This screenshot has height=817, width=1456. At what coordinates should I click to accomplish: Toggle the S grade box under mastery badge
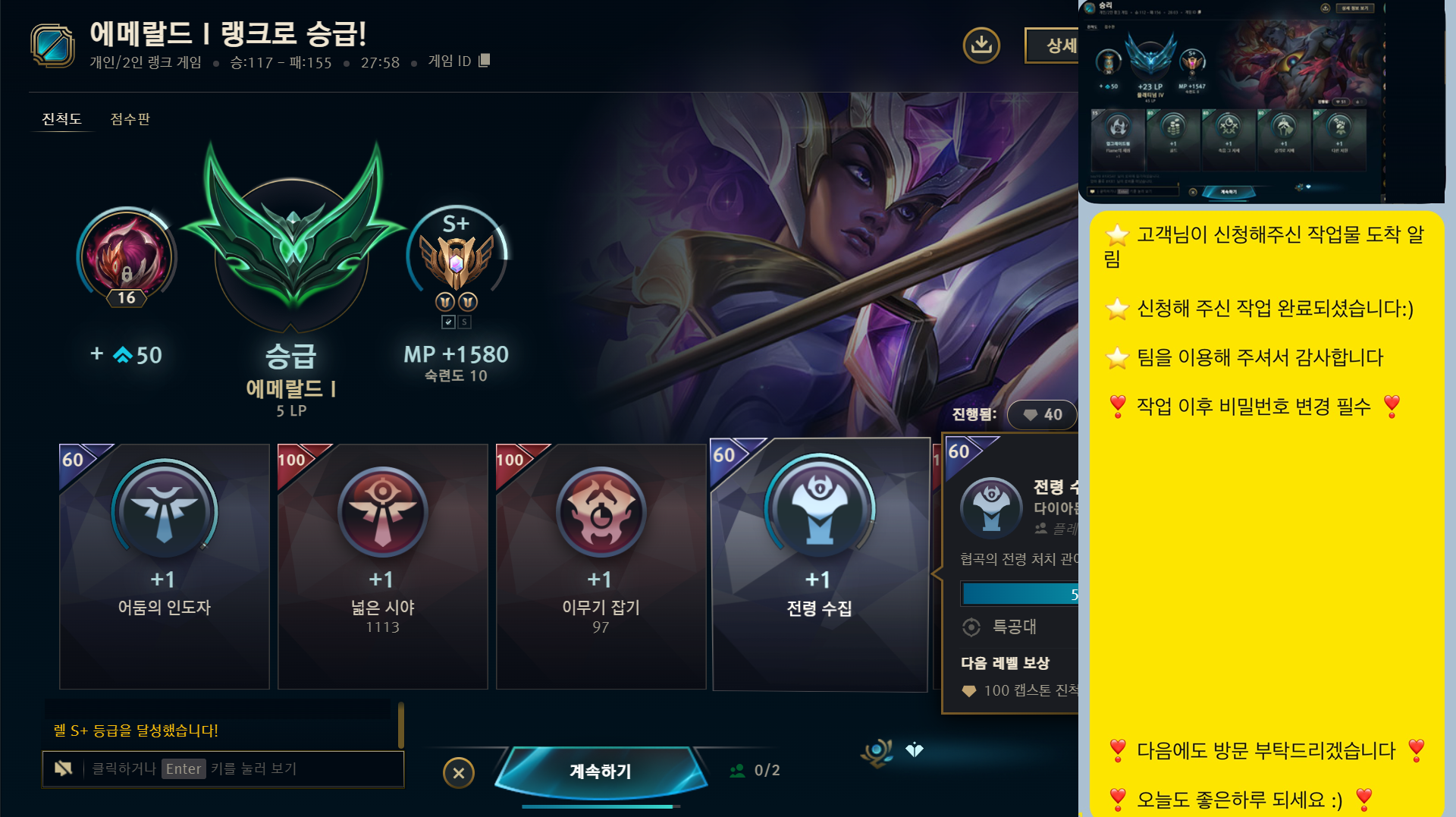click(x=464, y=322)
